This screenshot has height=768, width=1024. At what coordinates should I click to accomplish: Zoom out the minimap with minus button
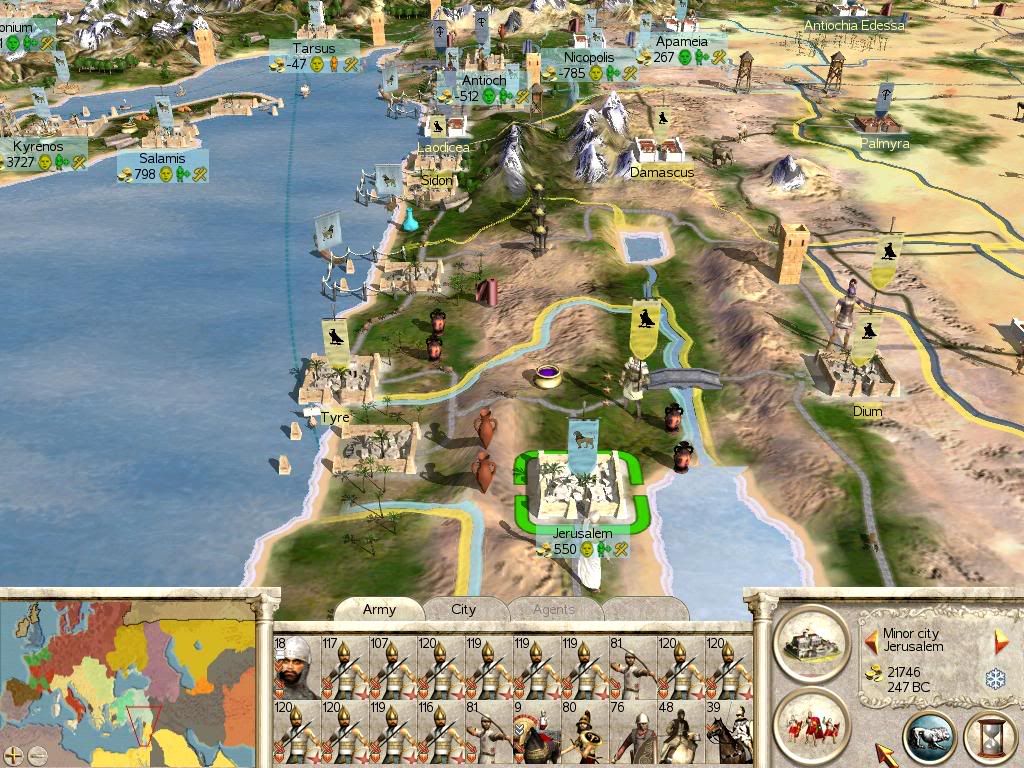point(37,754)
